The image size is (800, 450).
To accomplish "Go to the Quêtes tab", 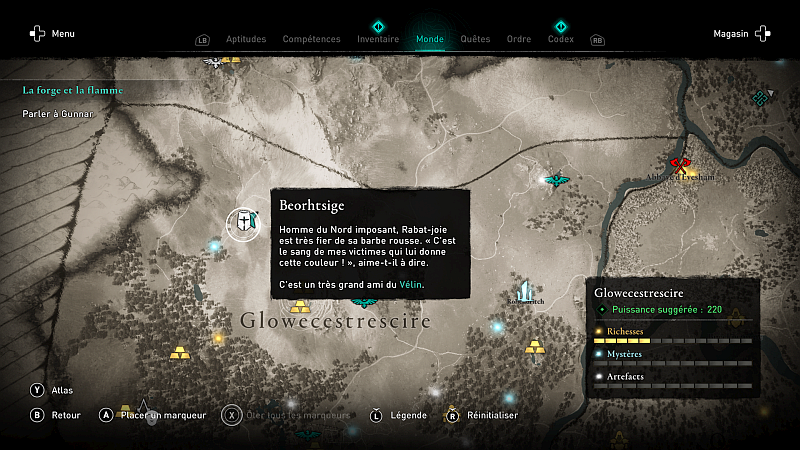I will click(475, 40).
